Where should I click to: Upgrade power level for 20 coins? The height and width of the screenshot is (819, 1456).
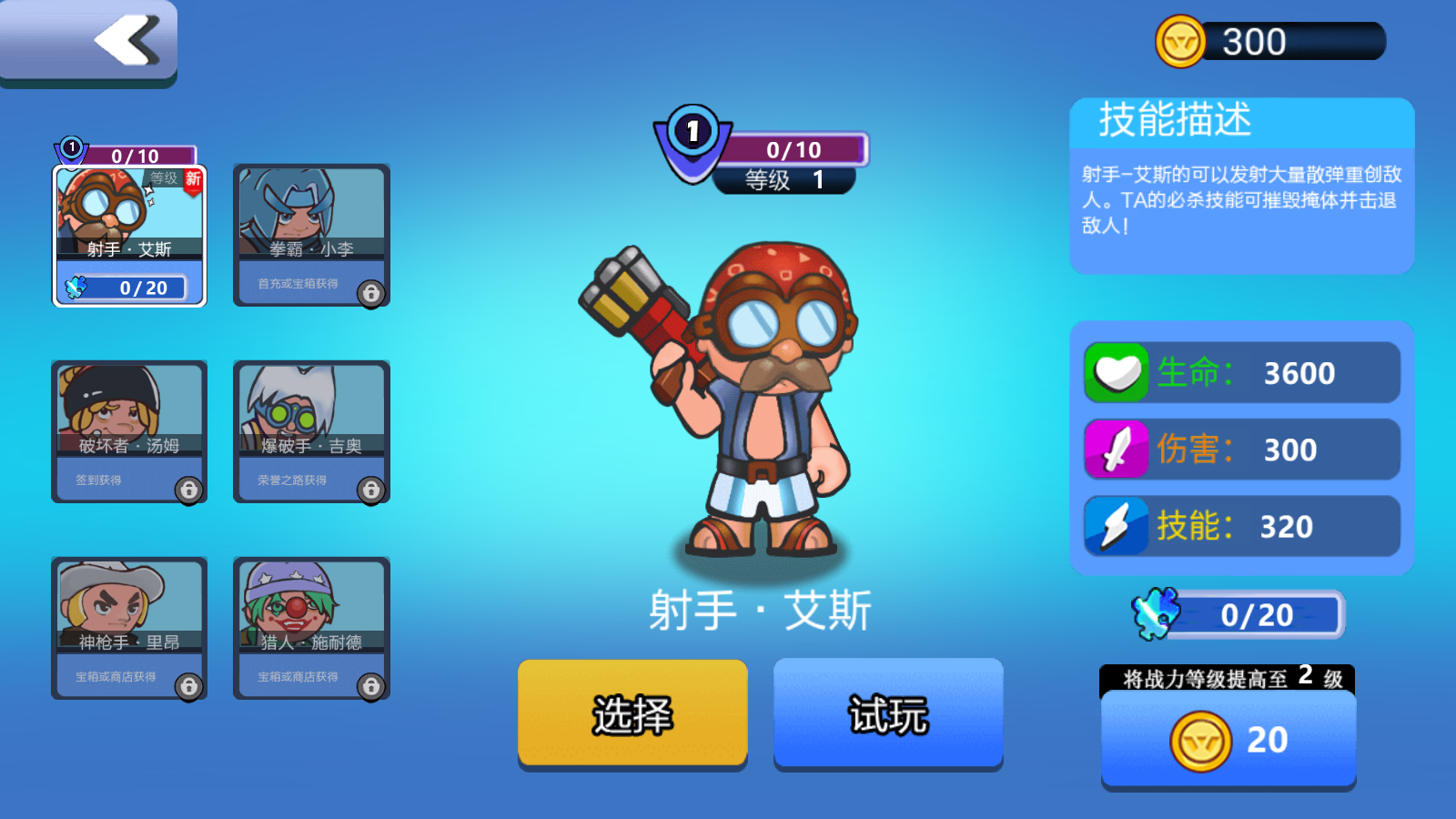[x=1228, y=740]
